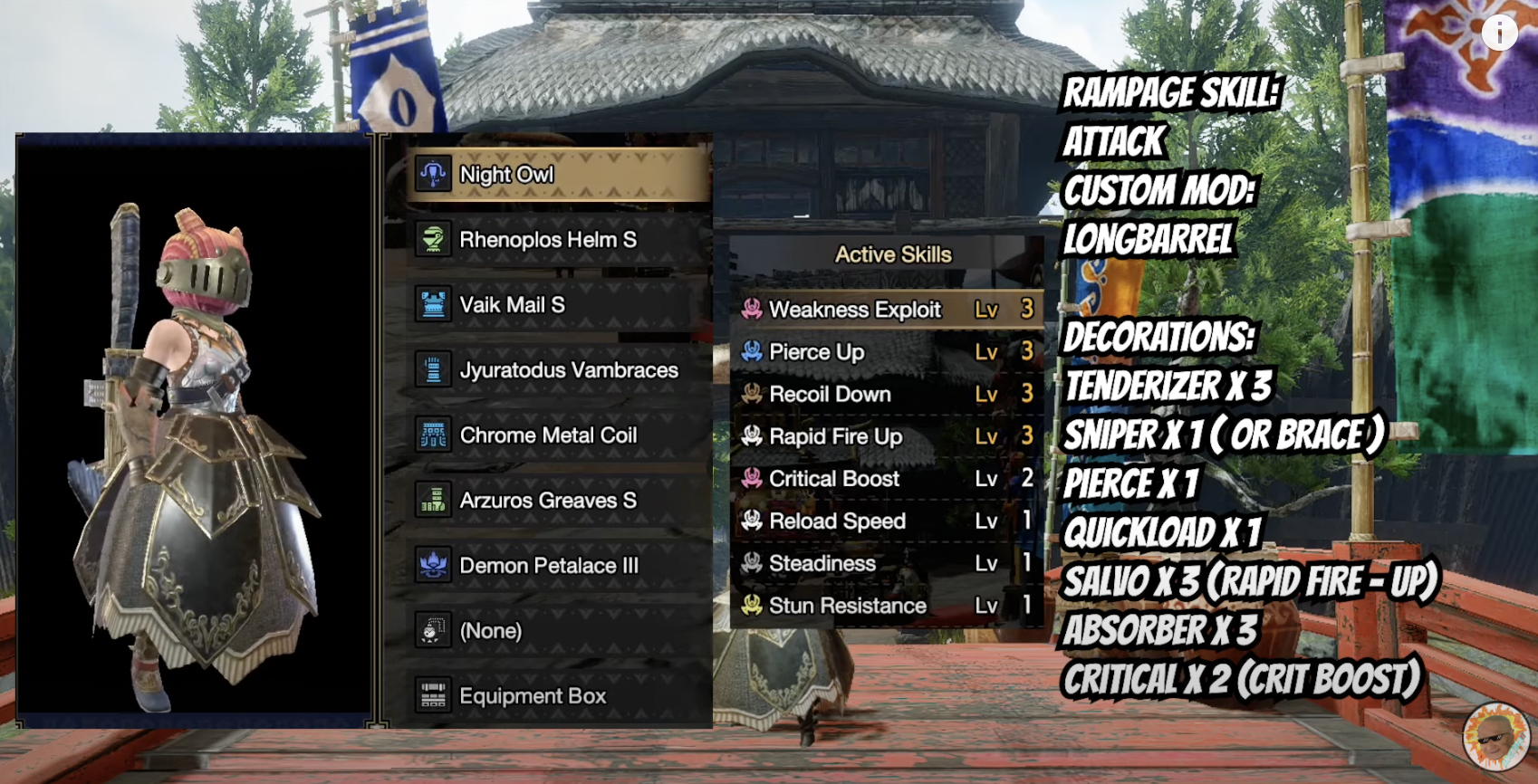
Task: Select the Weakness Exploit skill row
Action: click(x=888, y=310)
